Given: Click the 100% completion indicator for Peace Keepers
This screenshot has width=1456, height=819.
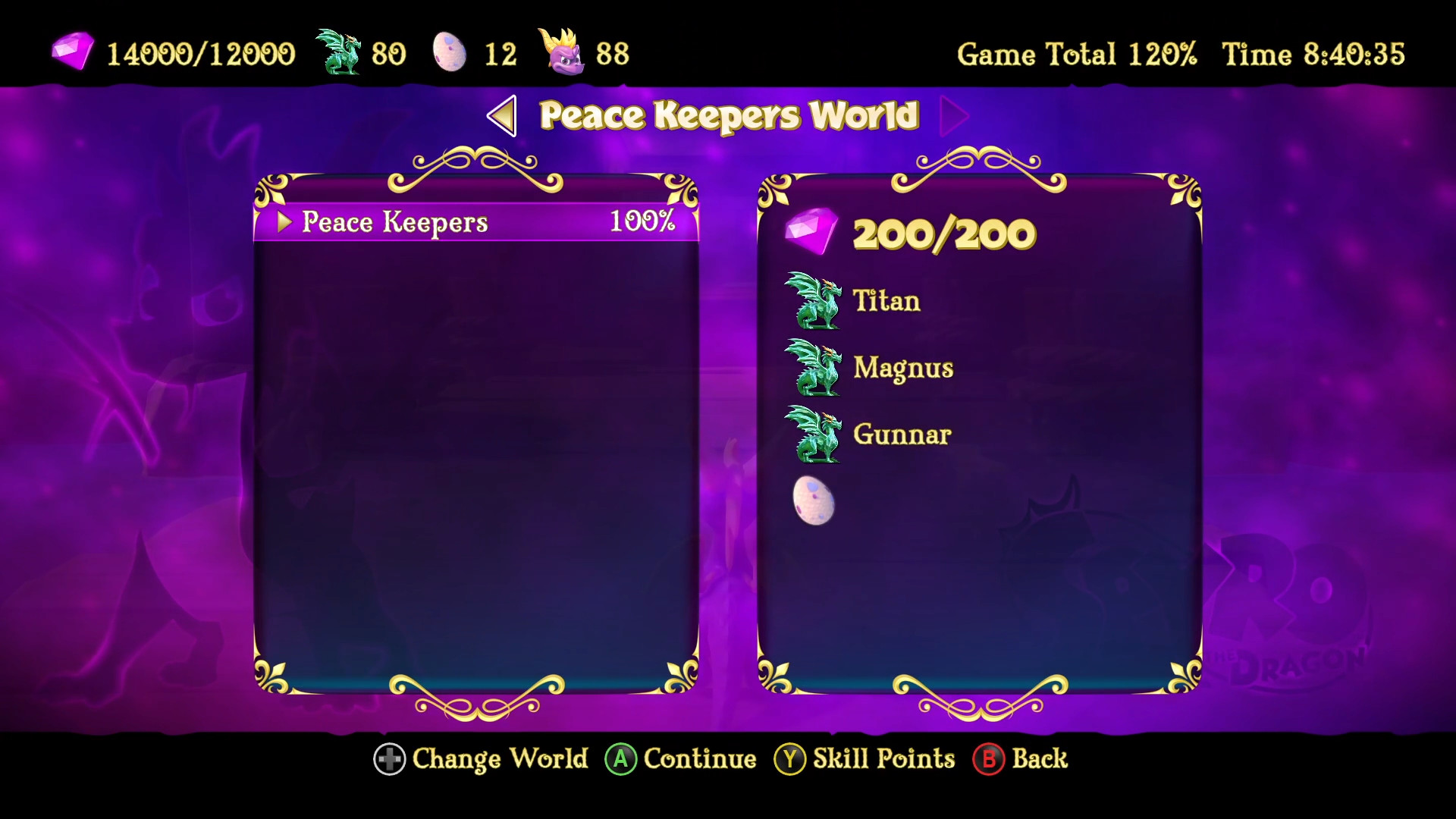Looking at the screenshot, I should (x=643, y=222).
